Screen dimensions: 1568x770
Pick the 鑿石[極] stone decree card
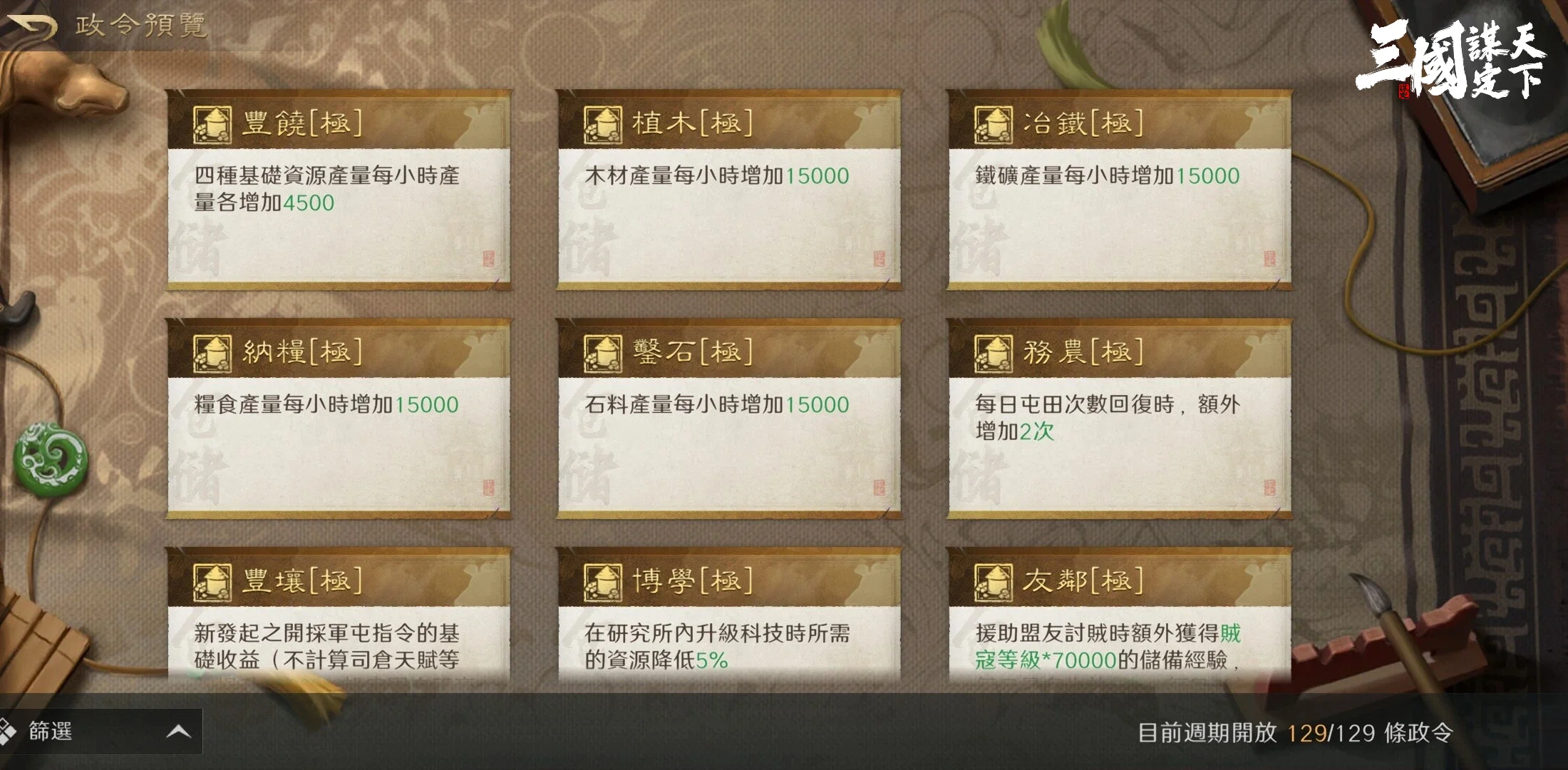728,419
